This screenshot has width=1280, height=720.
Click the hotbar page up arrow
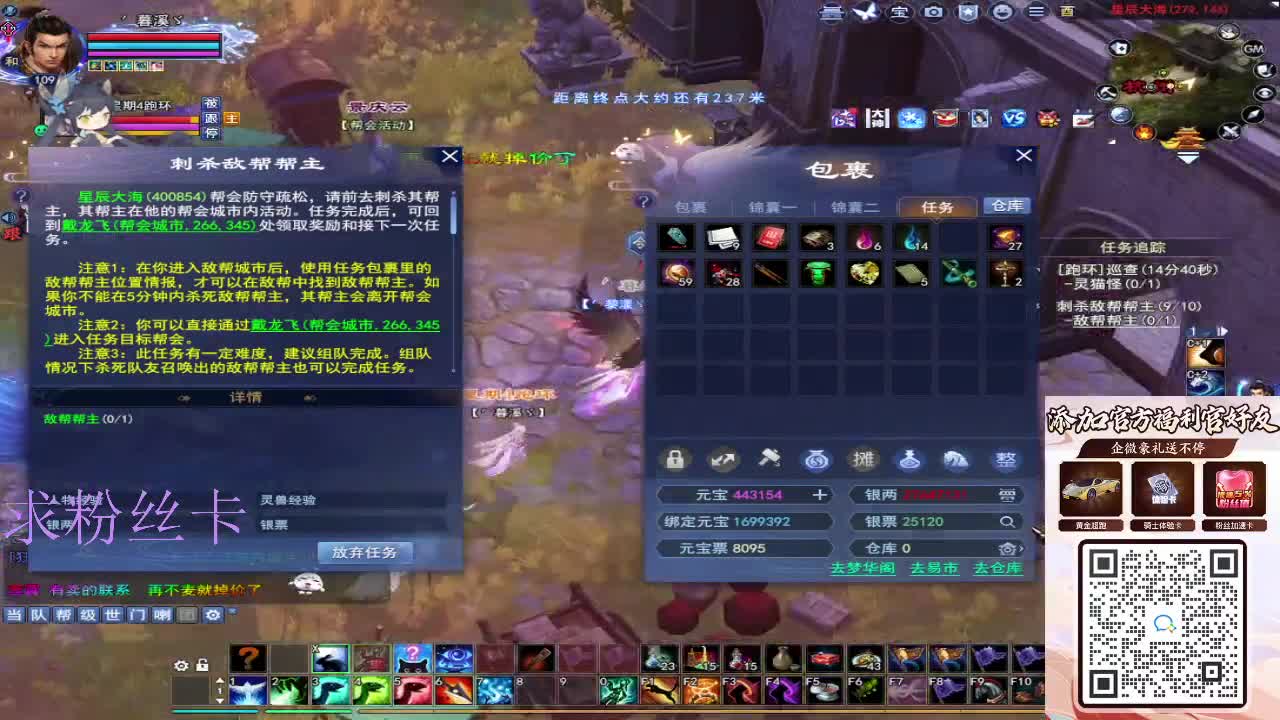pos(218,680)
